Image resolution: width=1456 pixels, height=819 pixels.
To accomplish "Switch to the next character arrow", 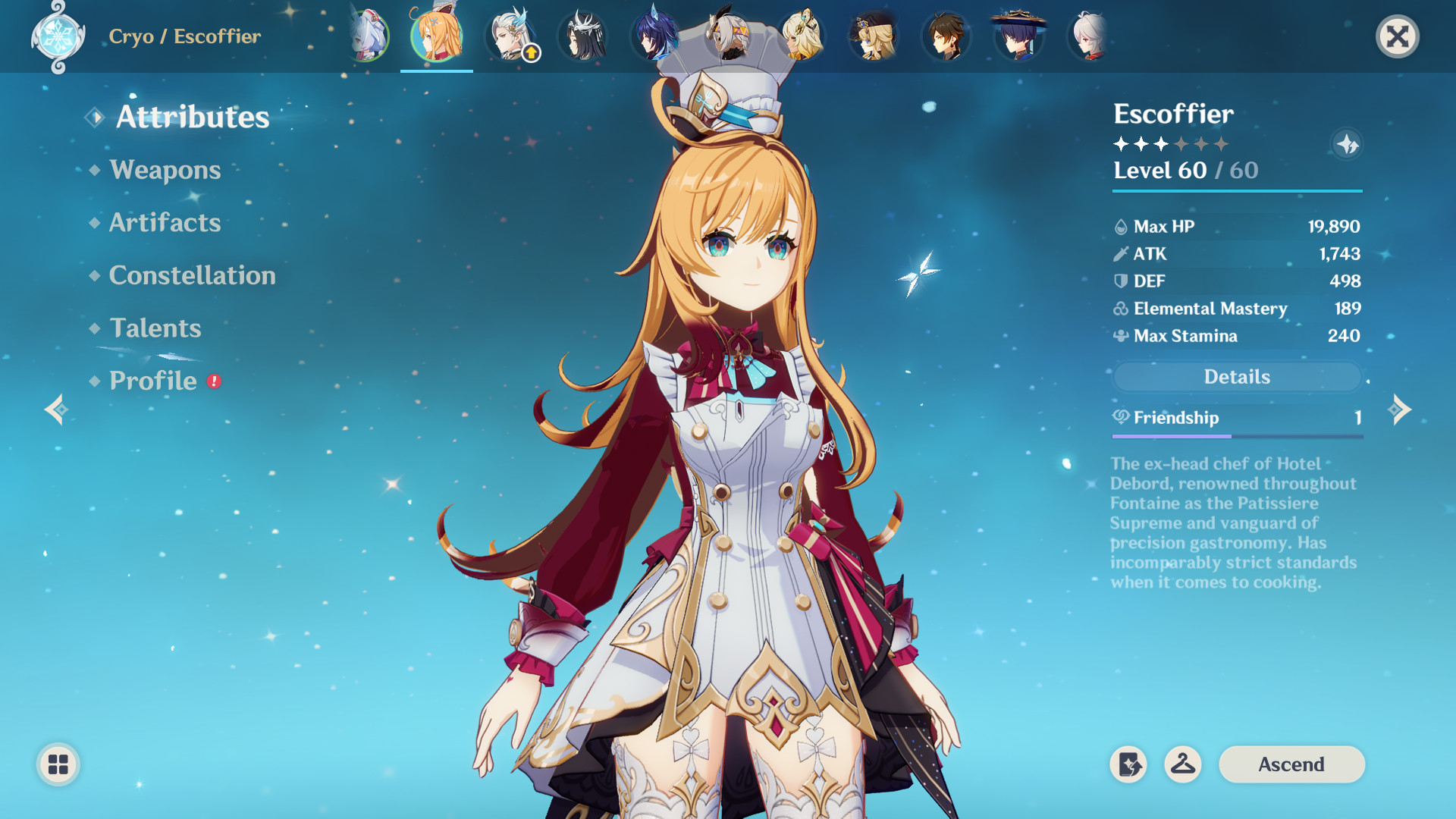I will (1400, 409).
